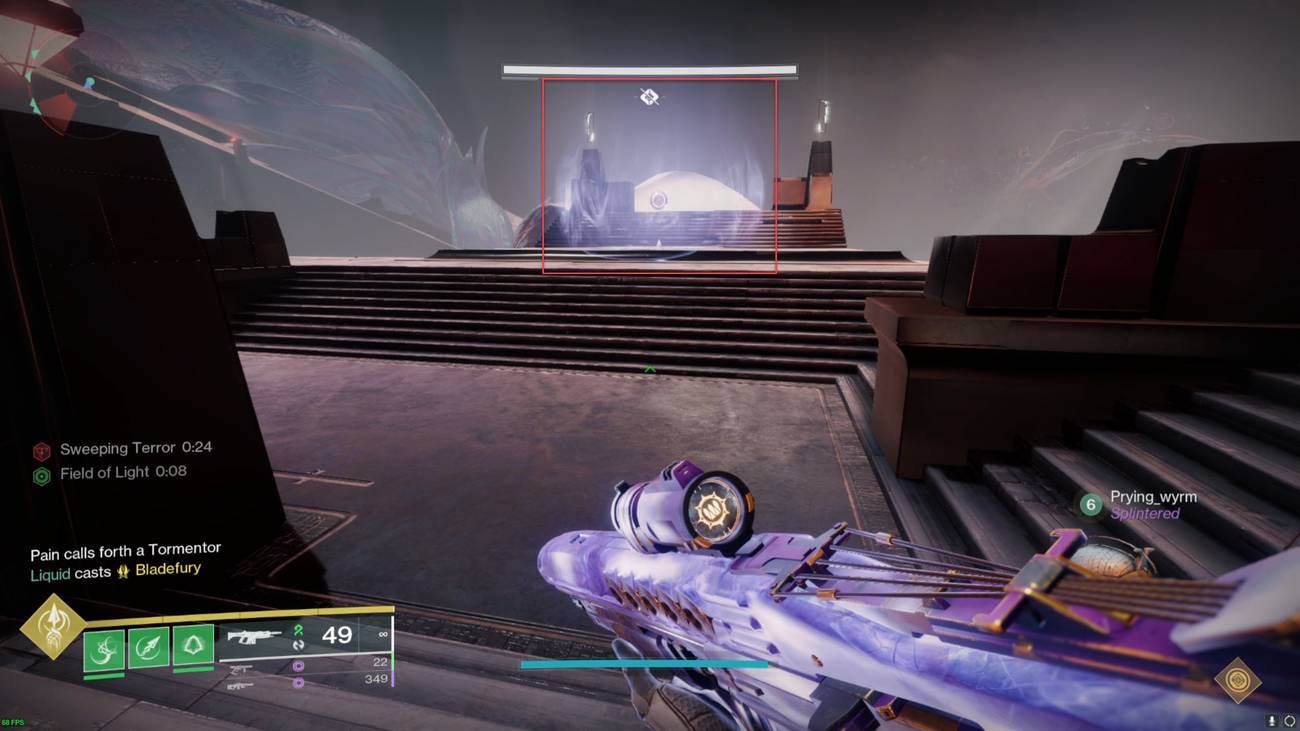Activate the hooded class ability icon
This screenshot has width=1300, height=731.
pyautogui.click(x=193, y=647)
